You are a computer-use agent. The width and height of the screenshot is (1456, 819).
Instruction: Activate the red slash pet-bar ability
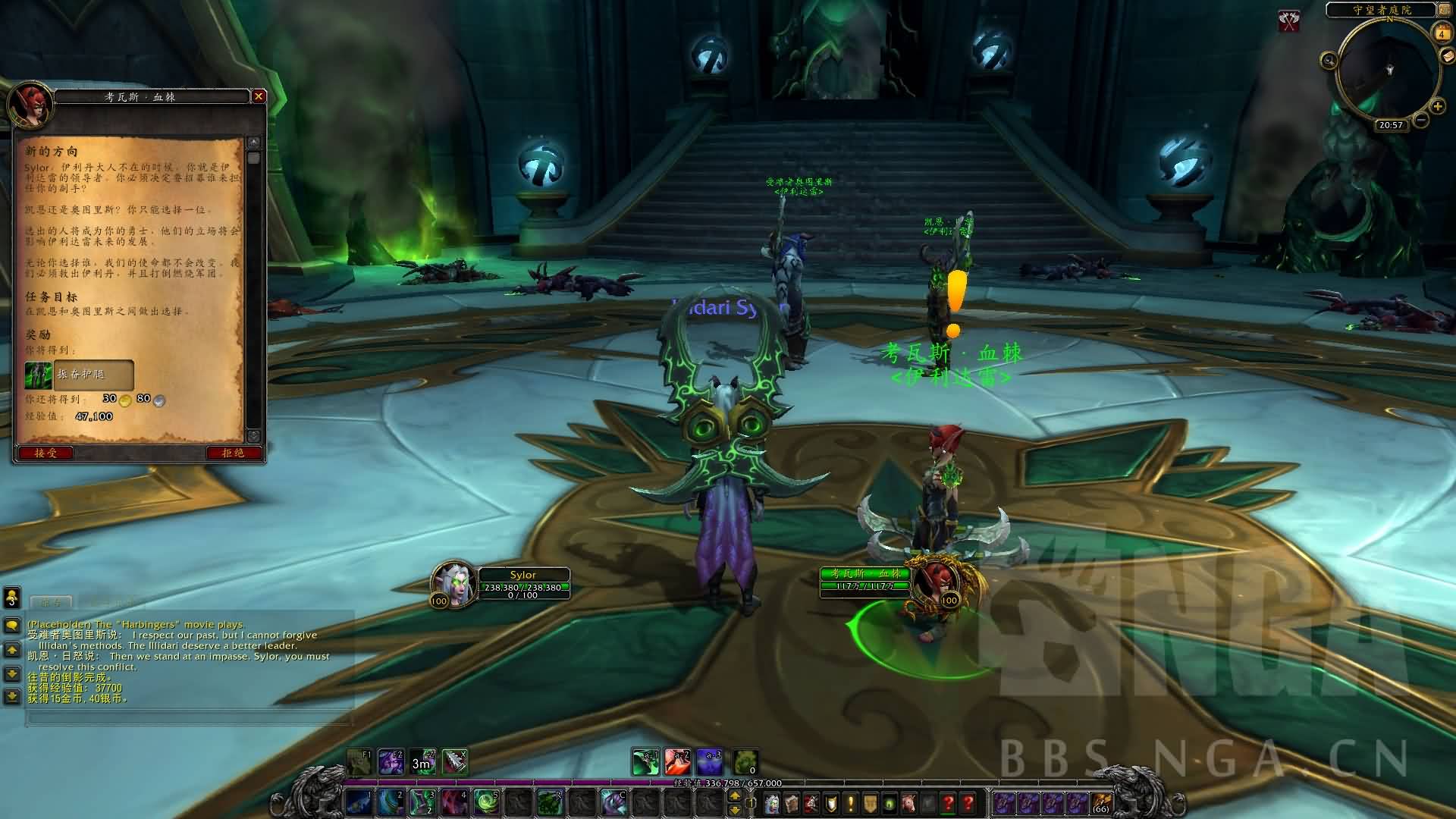click(677, 761)
